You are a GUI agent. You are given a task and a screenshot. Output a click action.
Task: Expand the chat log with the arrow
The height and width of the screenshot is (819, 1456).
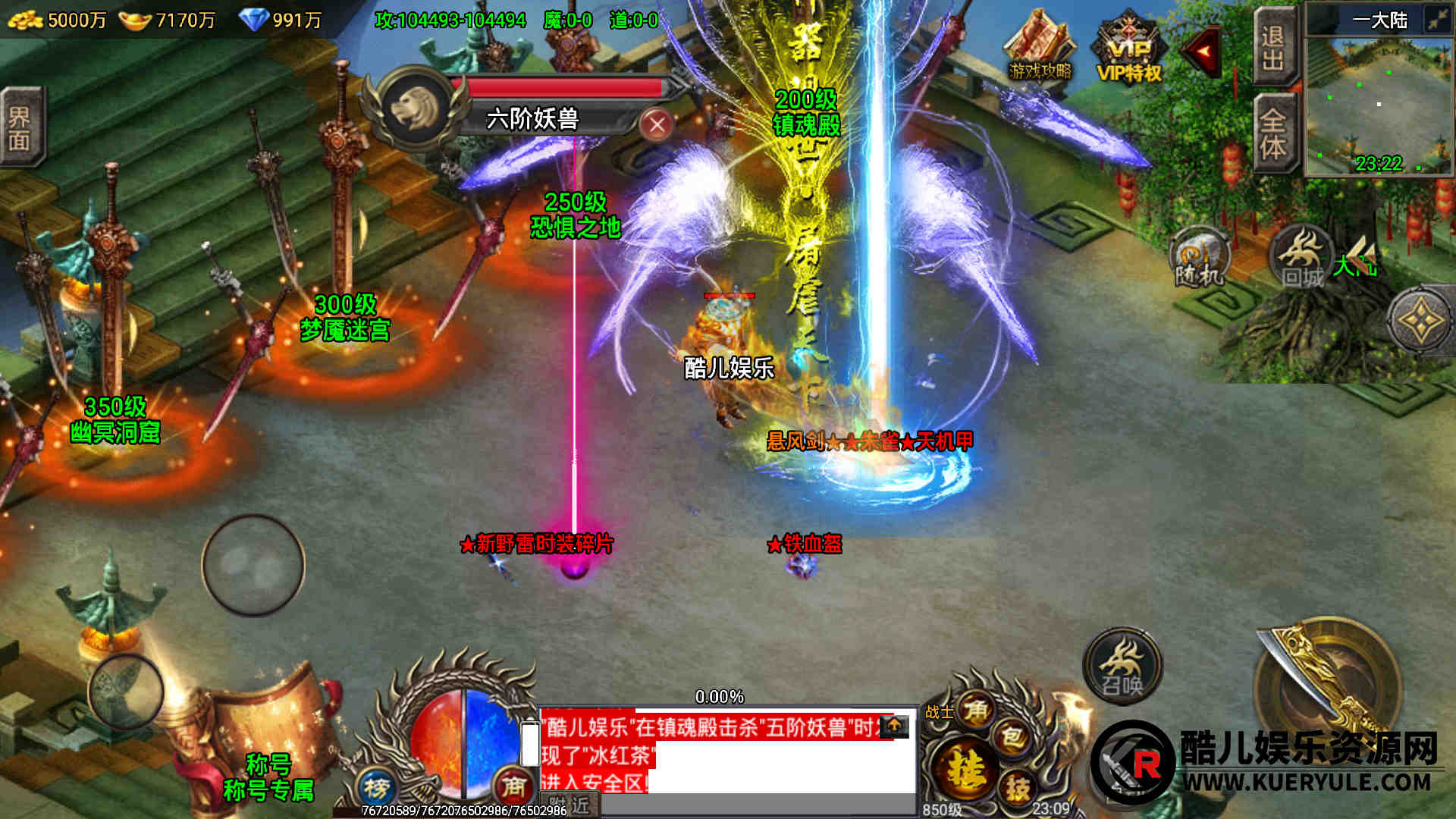pyautogui.click(x=894, y=726)
